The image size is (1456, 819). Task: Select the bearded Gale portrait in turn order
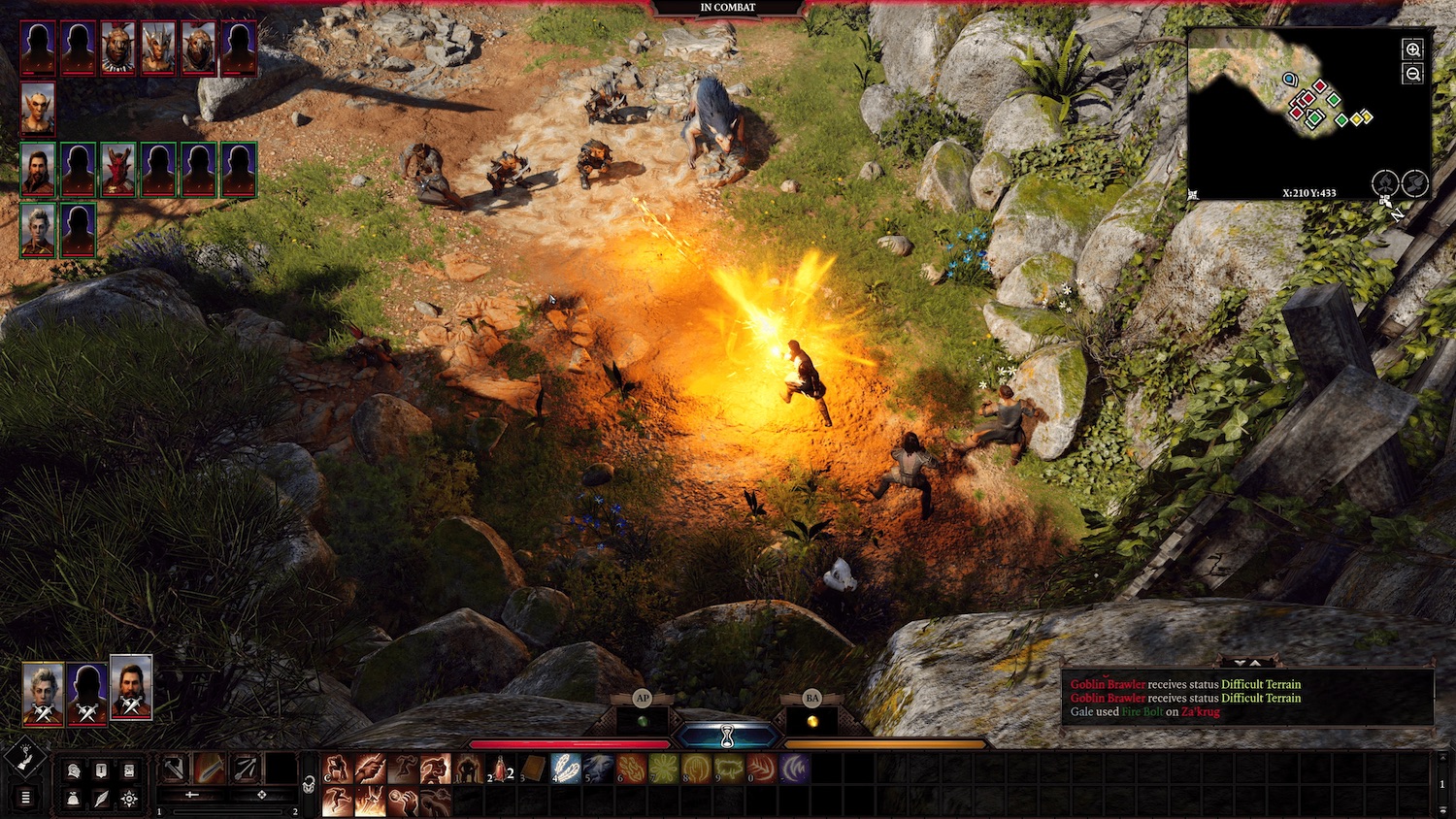tap(38, 170)
